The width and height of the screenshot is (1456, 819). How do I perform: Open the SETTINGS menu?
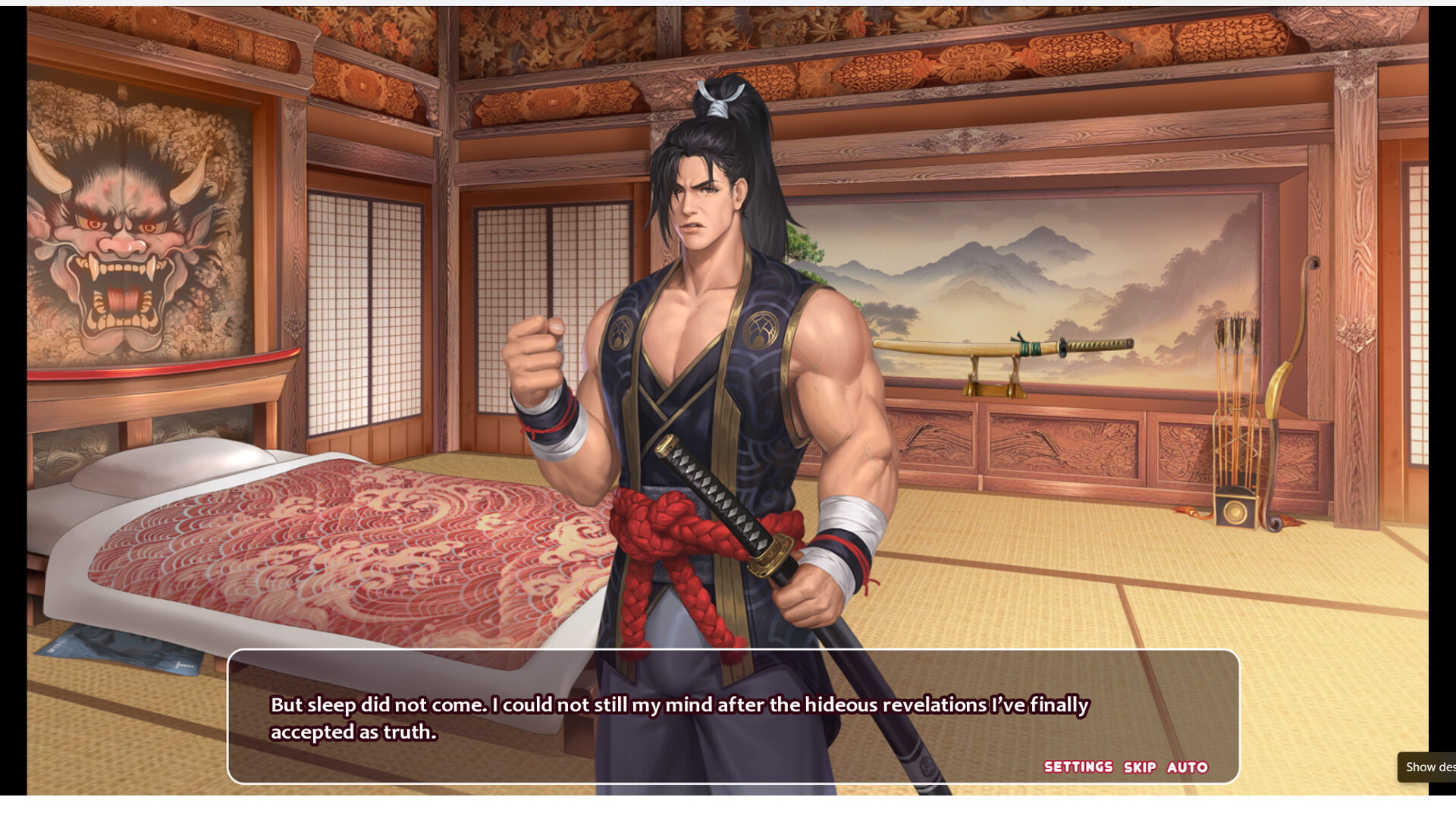[1078, 767]
